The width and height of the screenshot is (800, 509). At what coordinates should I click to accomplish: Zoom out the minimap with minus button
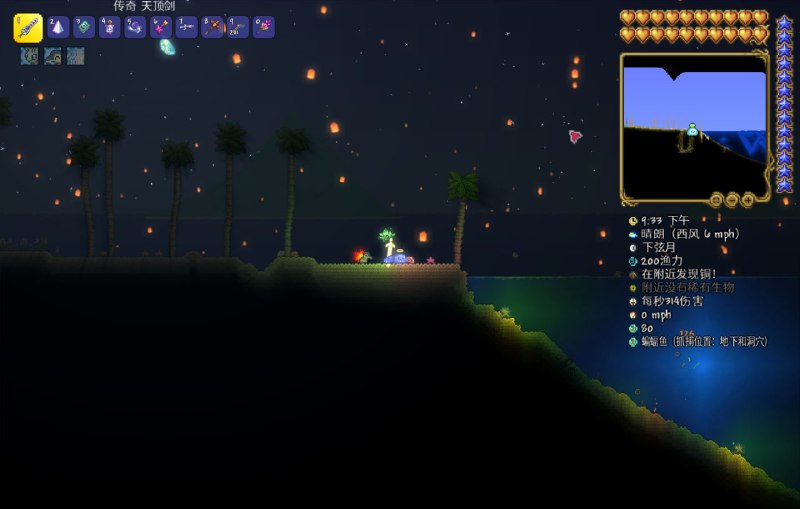732,200
